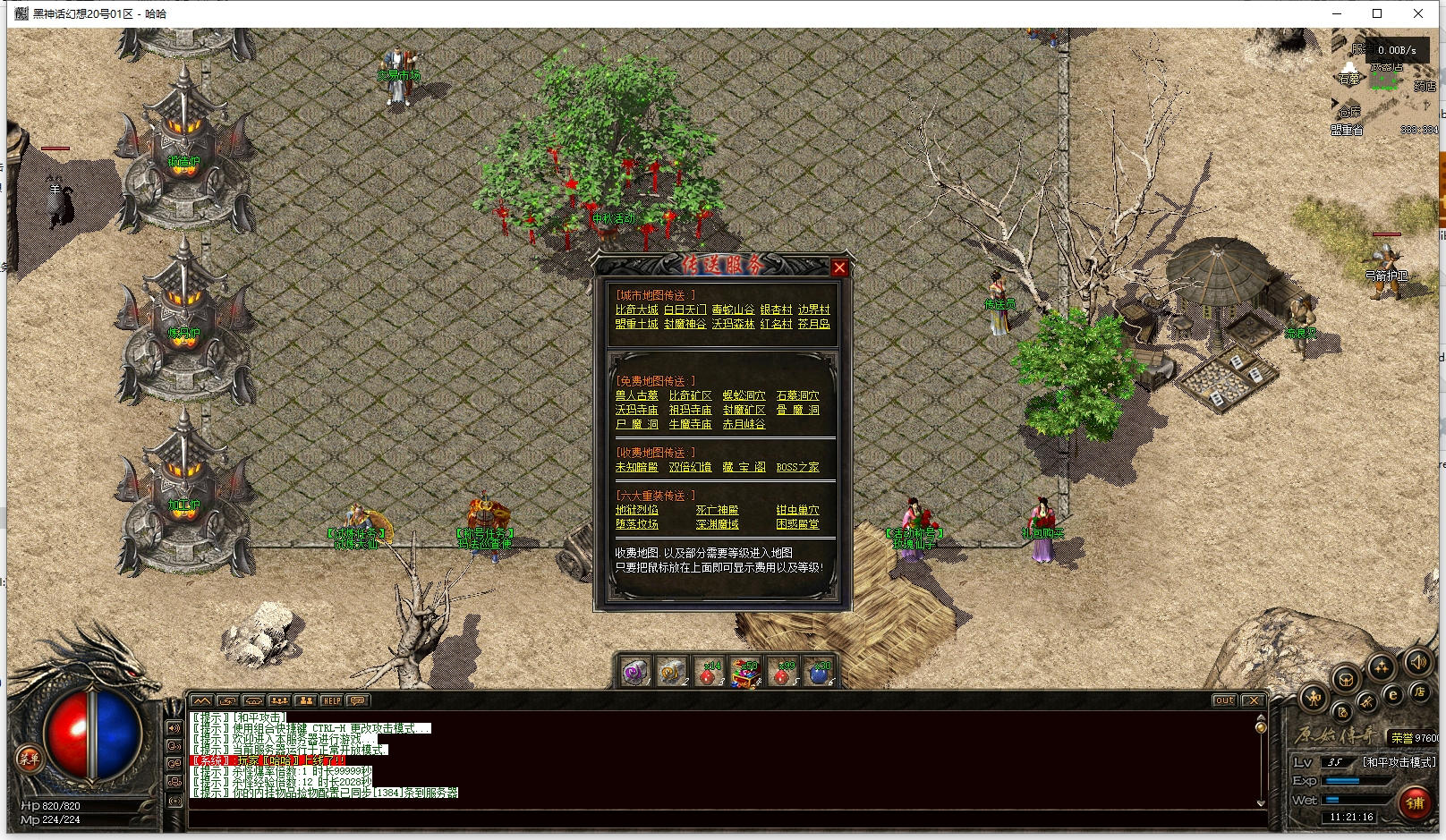Select 毒蛇山谷 destination
1446x840 pixels.
point(733,310)
